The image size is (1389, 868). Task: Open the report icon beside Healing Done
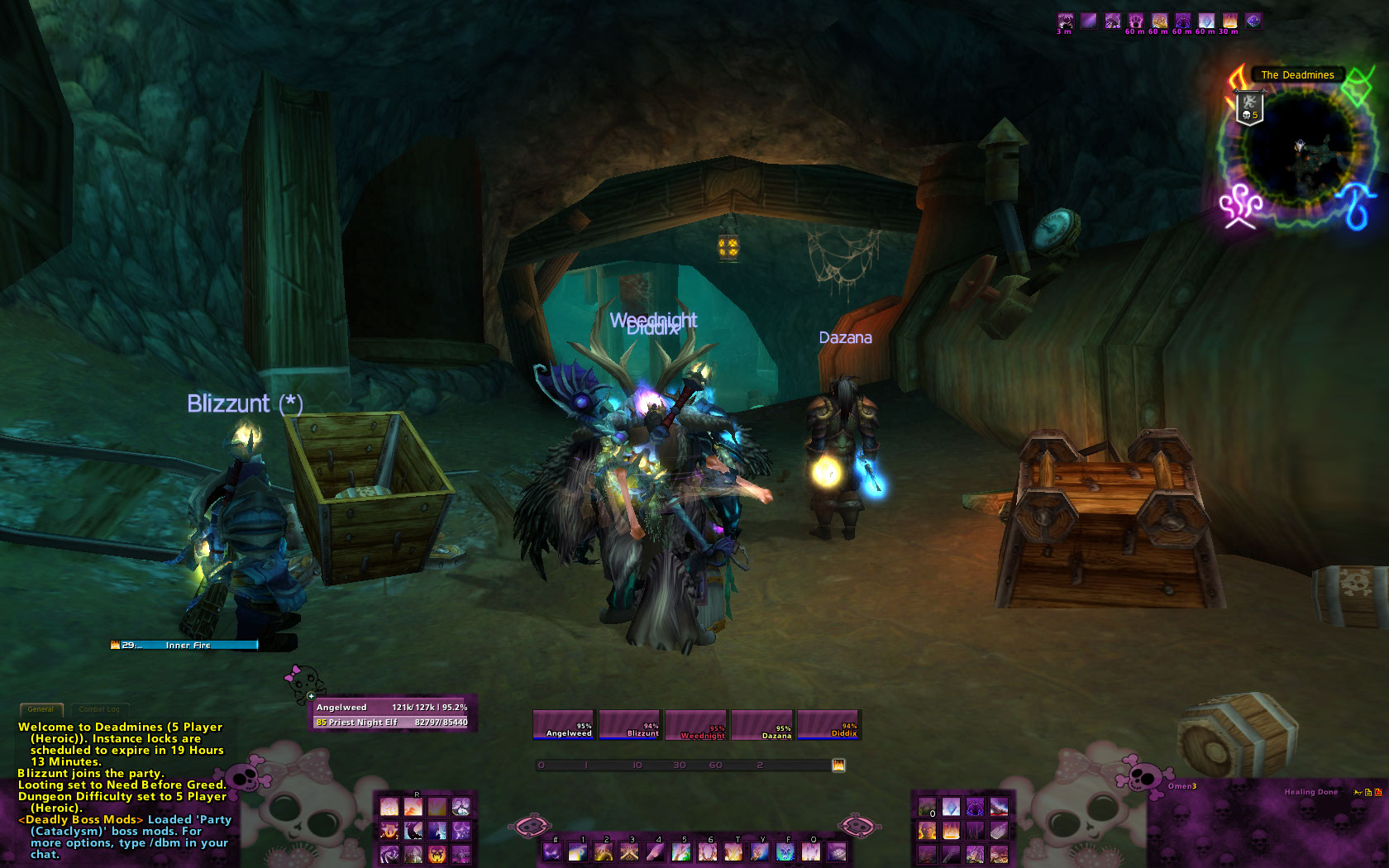point(1358,792)
